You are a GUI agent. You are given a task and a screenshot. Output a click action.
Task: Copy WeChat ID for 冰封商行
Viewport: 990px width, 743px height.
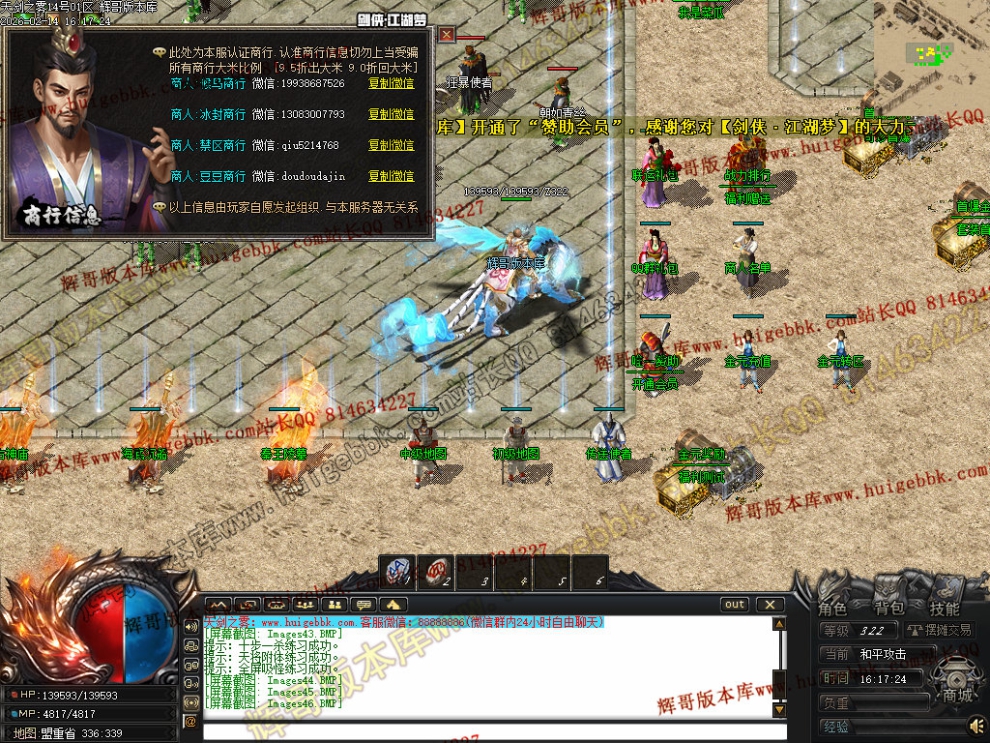click(390, 115)
